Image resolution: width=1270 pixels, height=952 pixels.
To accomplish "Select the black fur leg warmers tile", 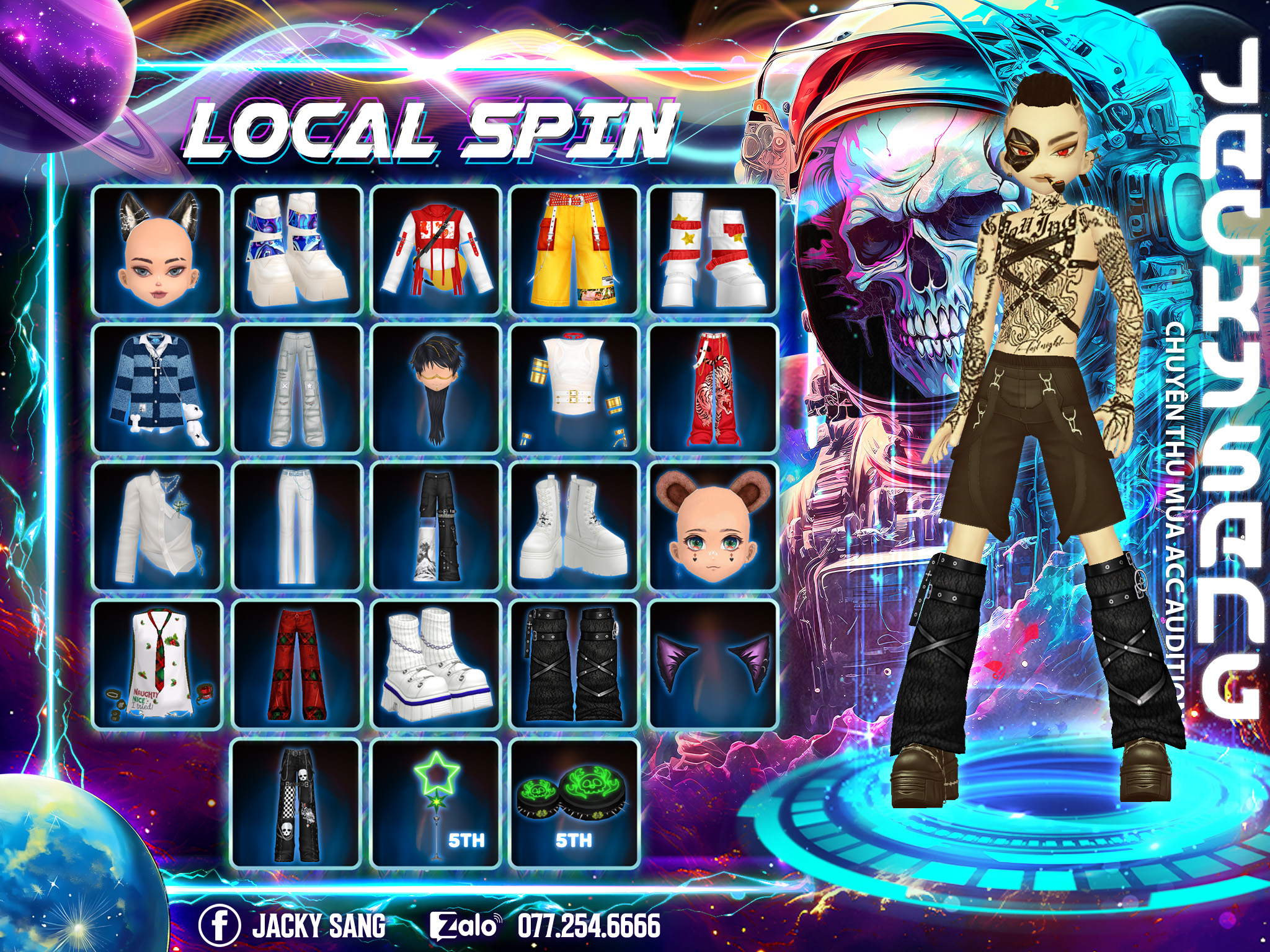I will coord(575,665).
